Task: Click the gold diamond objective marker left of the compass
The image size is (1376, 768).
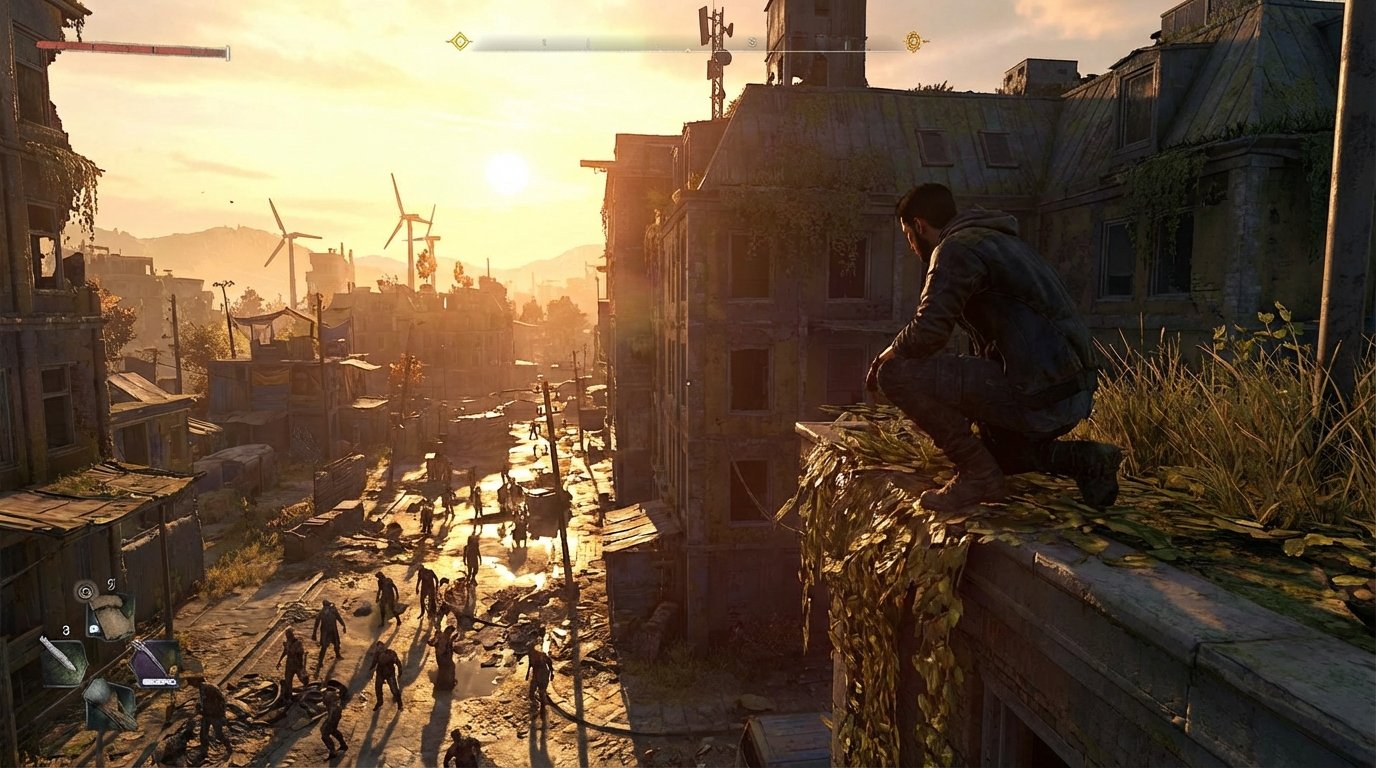Action: coord(458,40)
